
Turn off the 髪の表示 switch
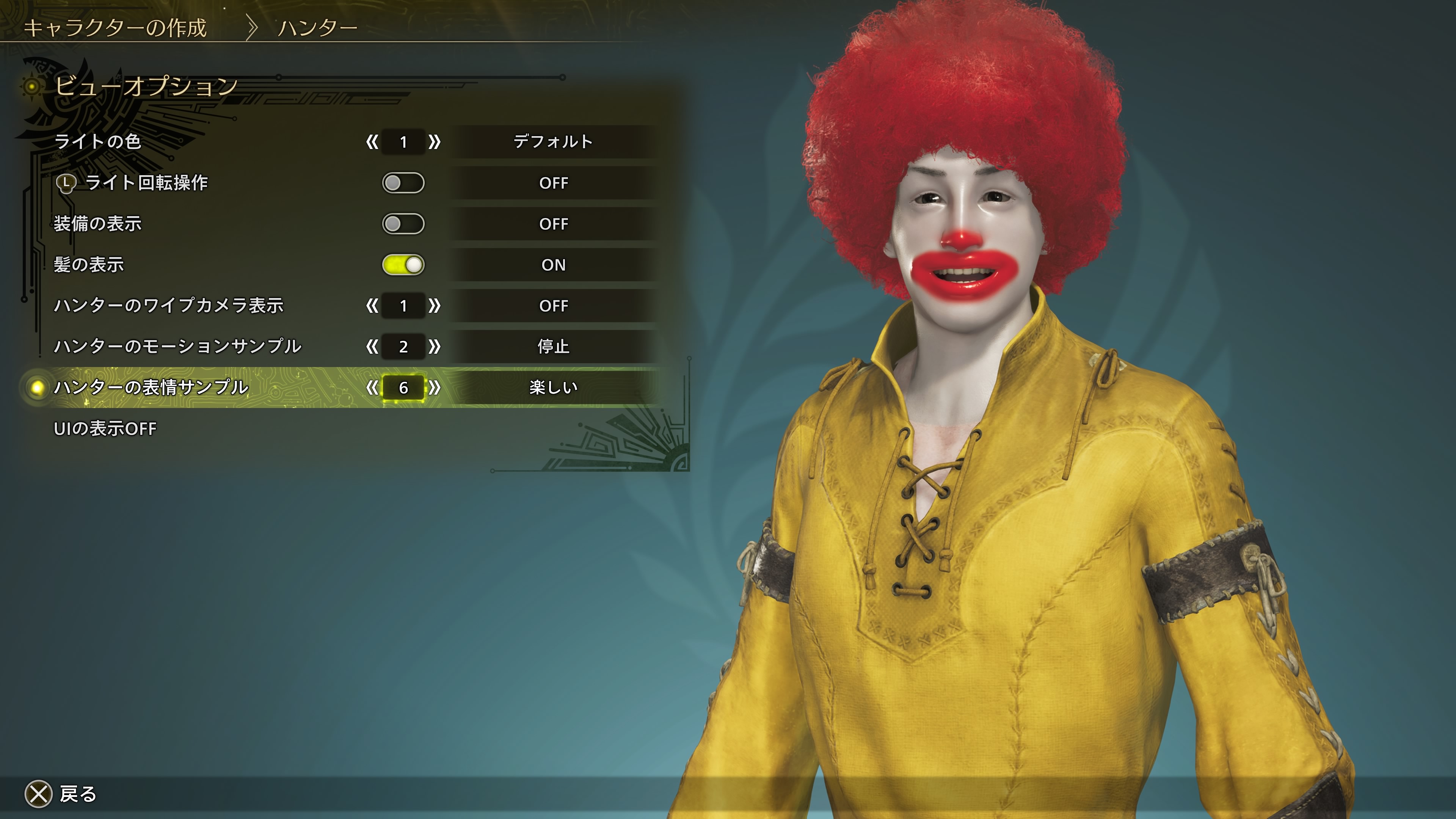pyautogui.click(x=403, y=265)
